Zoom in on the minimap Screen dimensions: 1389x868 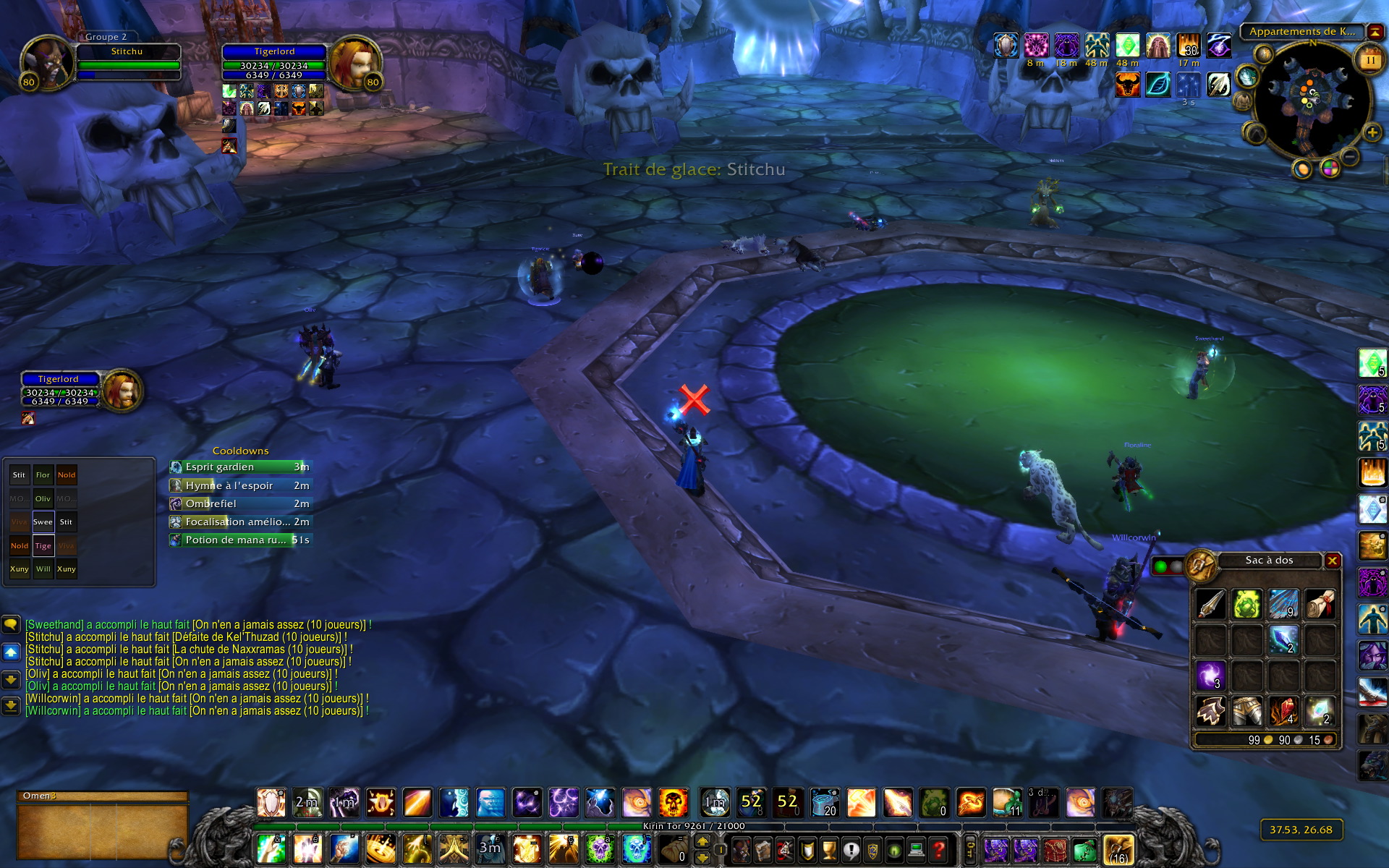[1372, 132]
